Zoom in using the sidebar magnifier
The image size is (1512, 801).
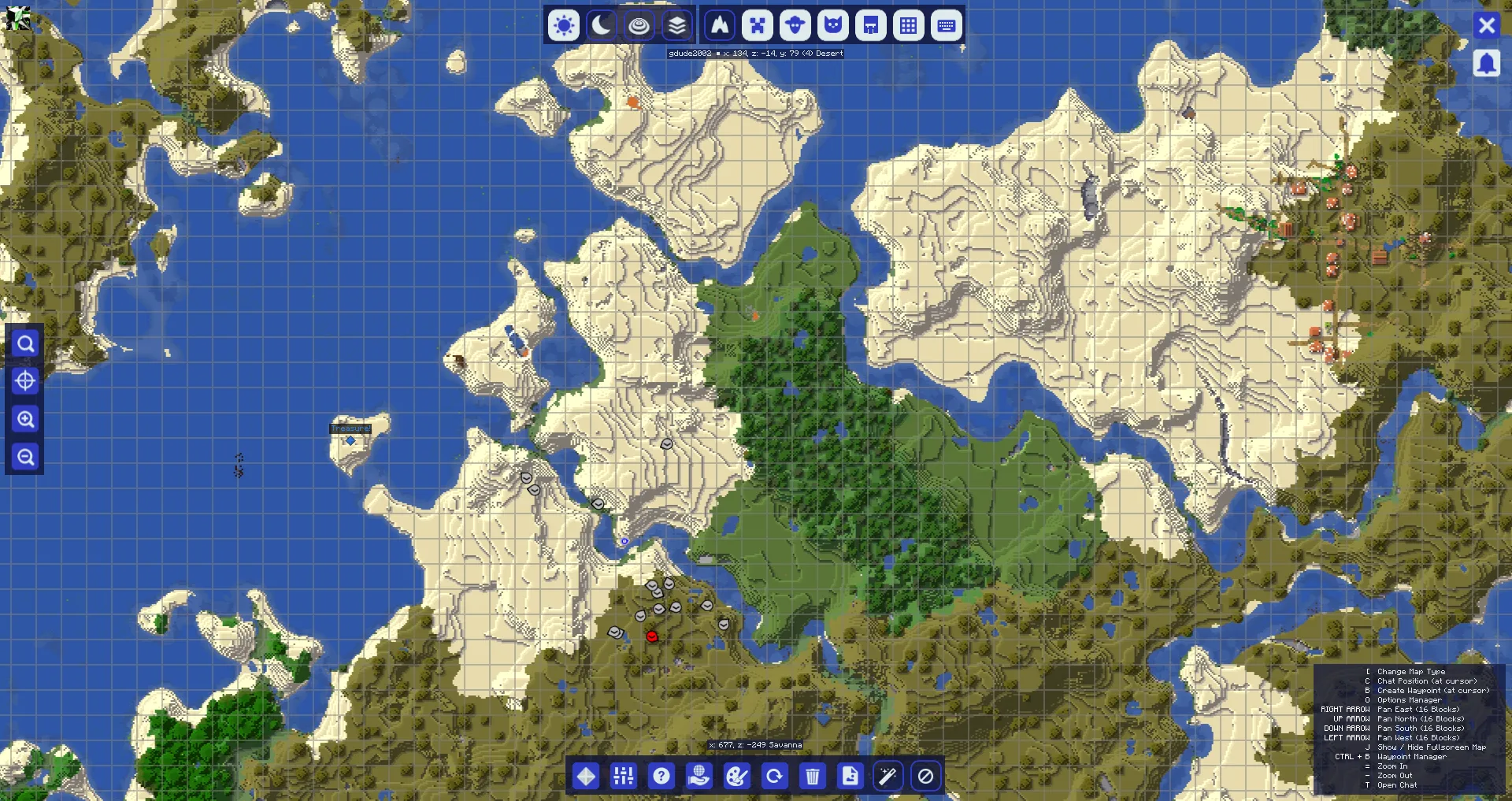[24, 419]
